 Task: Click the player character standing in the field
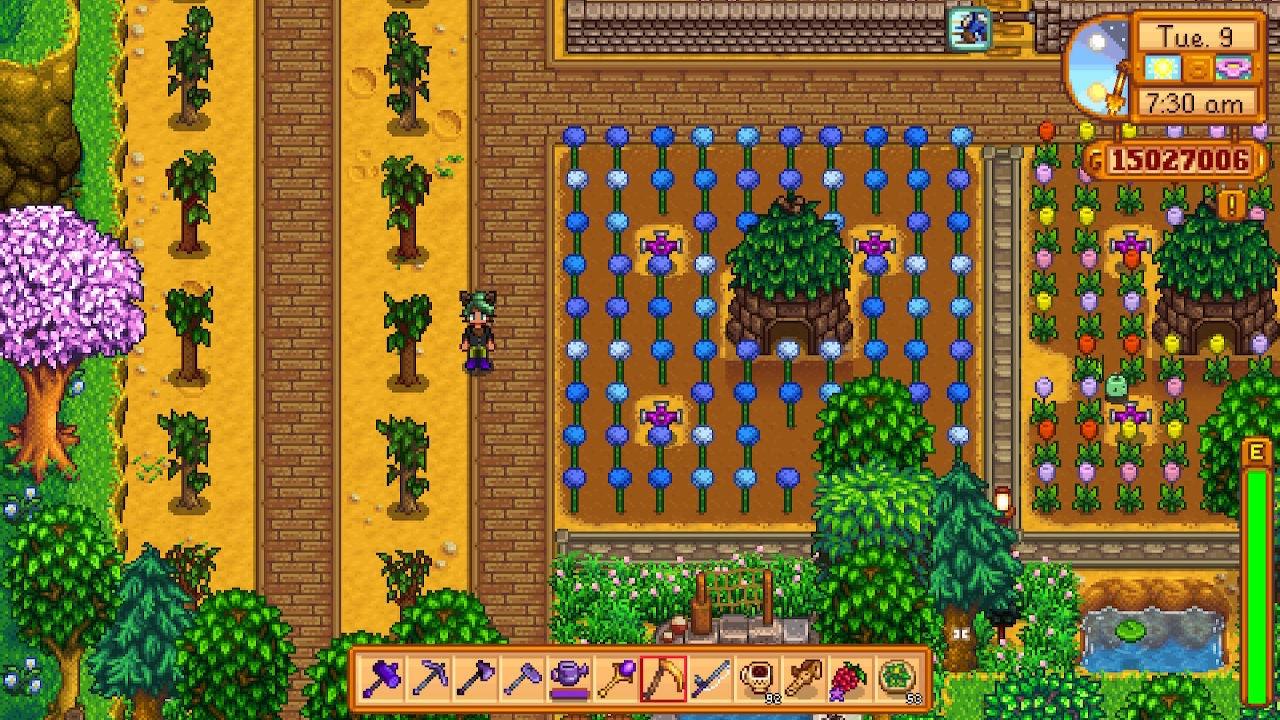point(477,330)
